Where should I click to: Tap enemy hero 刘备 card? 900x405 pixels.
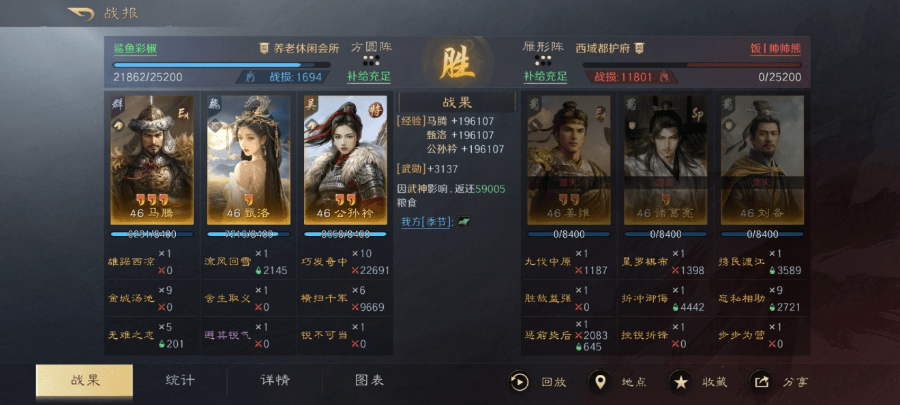(762, 160)
